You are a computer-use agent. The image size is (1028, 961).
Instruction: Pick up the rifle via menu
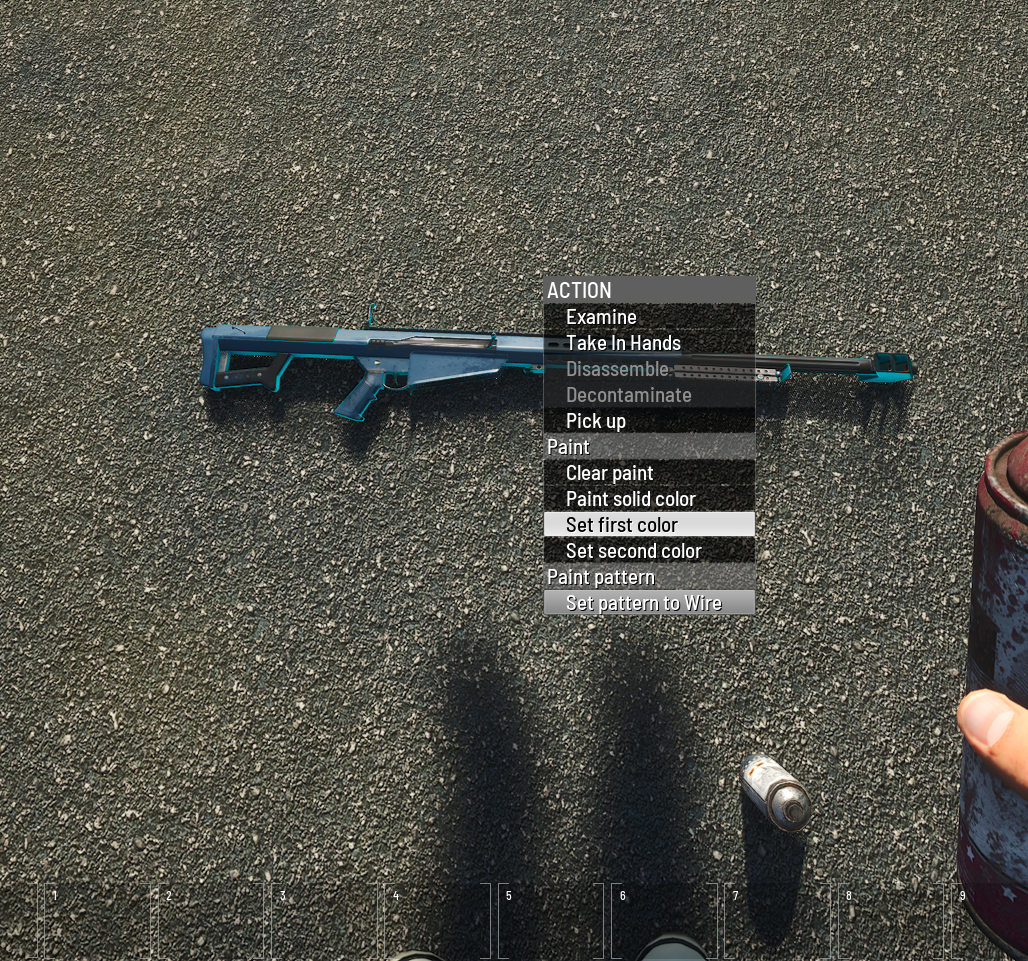pos(596,421)
